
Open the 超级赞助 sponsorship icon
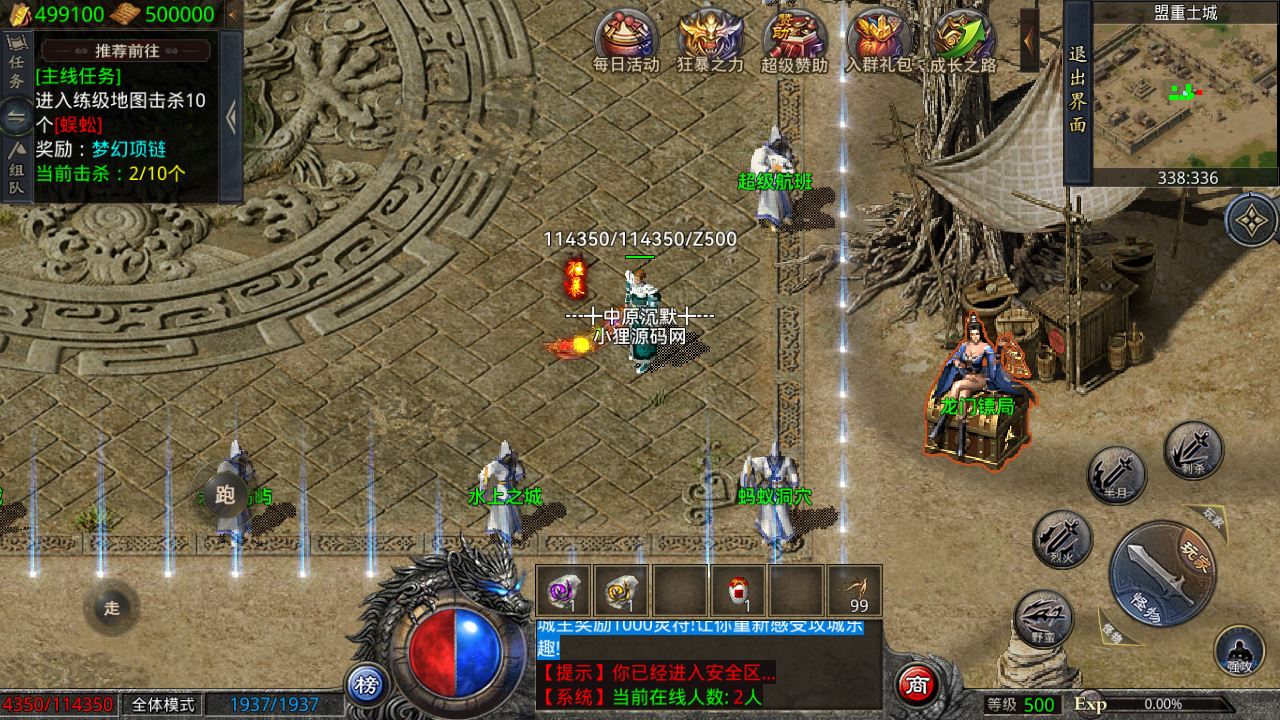(x=794, y=38)
